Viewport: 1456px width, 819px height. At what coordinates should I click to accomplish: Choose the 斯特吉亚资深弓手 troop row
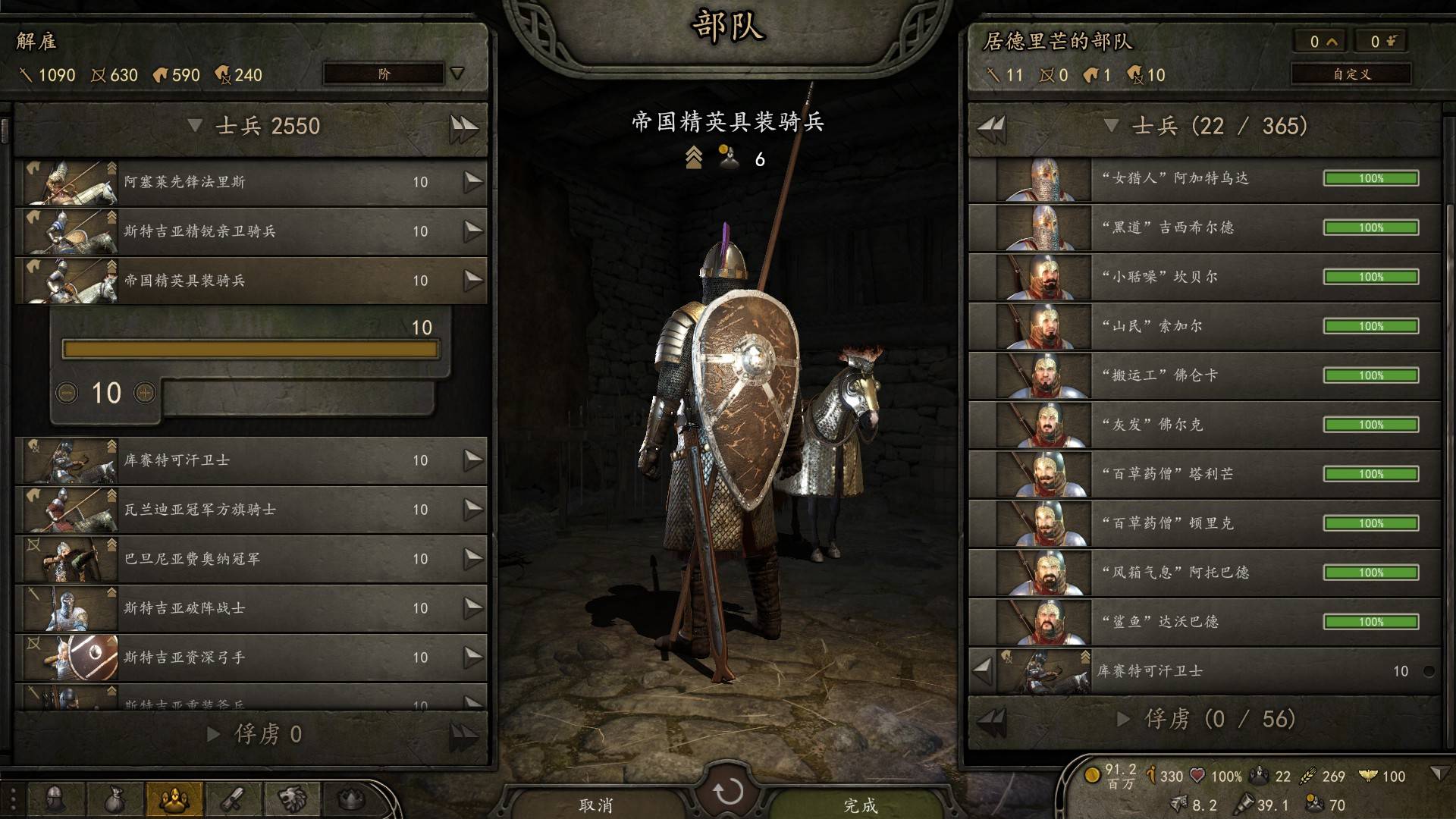tap(250, 657)
